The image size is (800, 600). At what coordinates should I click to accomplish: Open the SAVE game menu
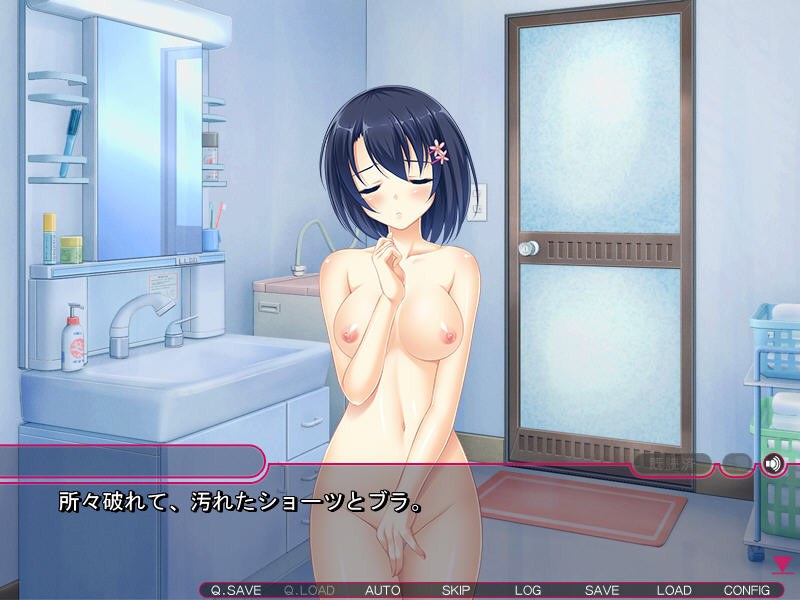point(602,590)
